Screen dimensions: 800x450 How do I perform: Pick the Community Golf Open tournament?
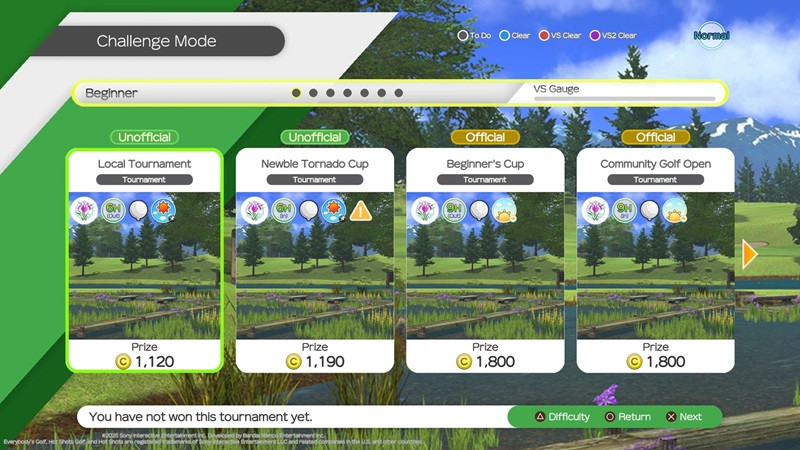pos(655,260)
